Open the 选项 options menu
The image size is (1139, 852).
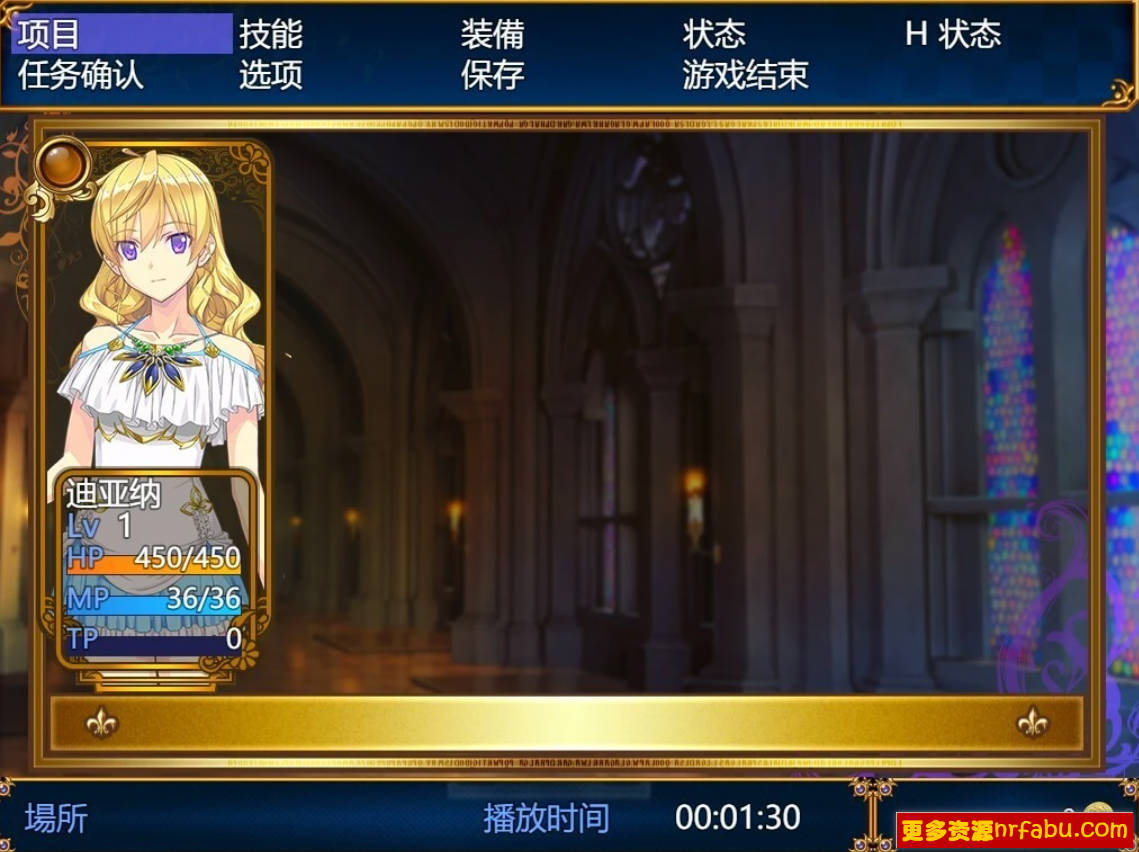point(271,75)
